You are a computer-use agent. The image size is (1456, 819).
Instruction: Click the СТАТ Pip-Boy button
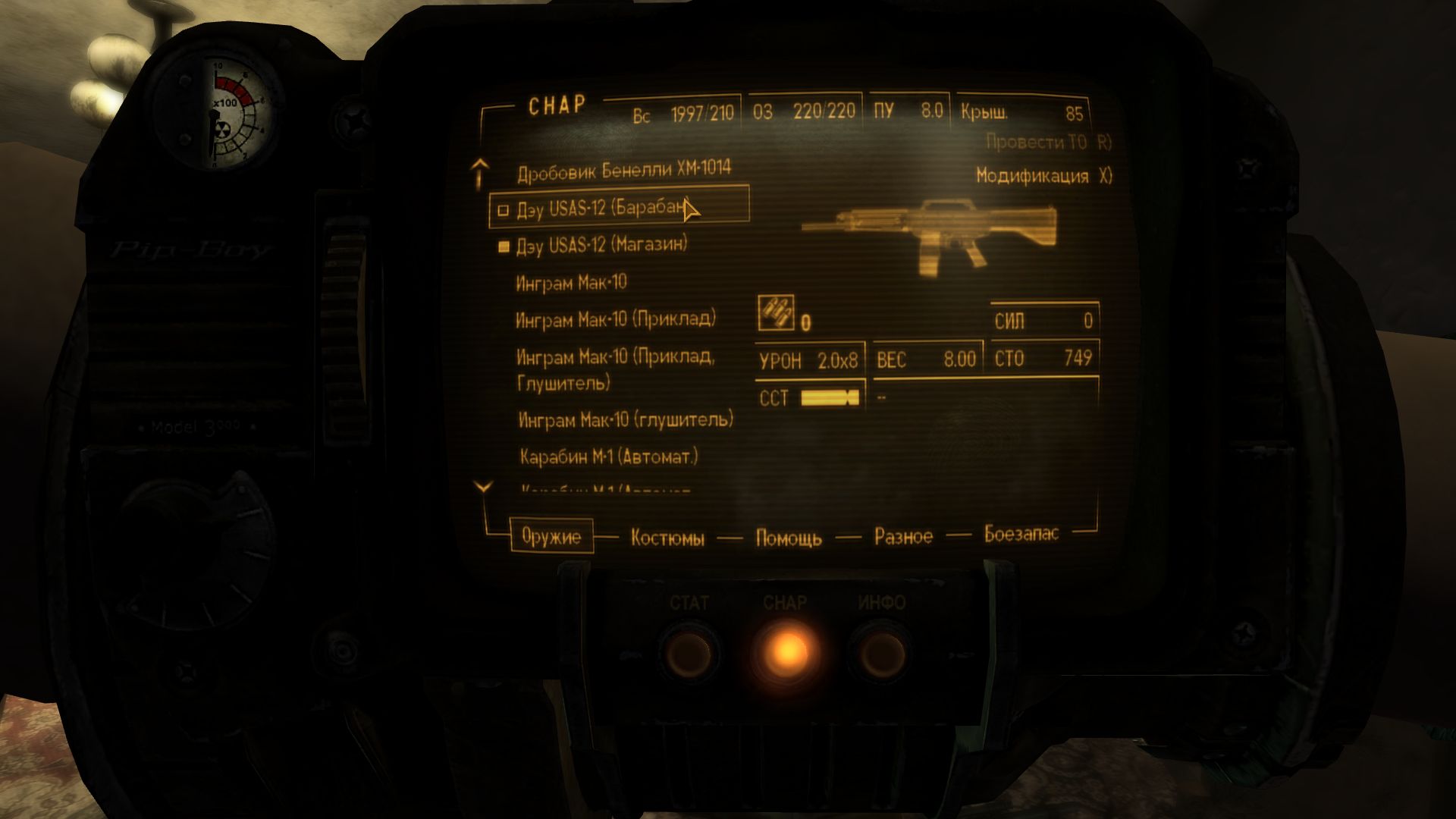click(x=689, y=651)
